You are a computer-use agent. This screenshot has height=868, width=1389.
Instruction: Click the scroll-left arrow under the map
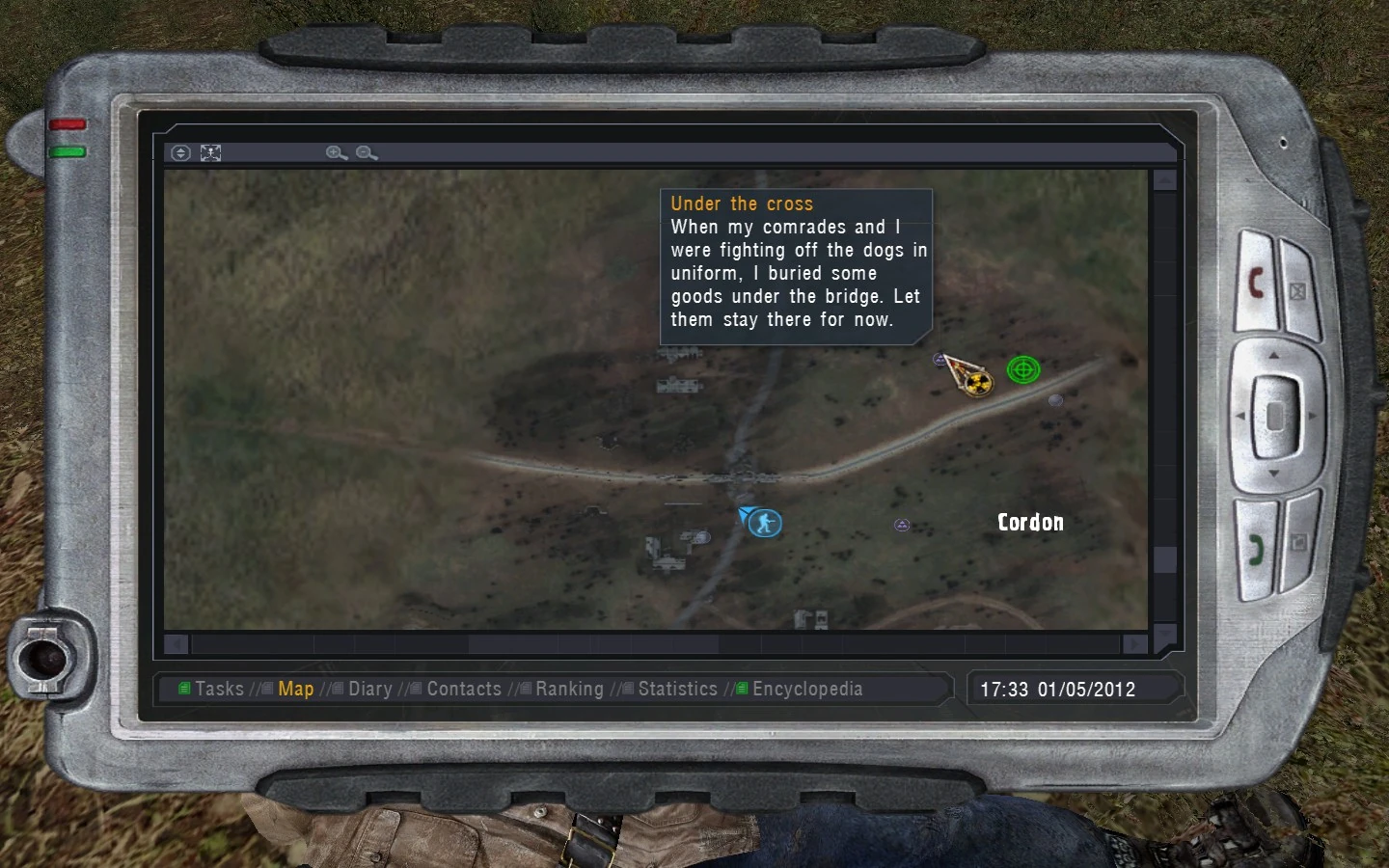click(177, 643)
